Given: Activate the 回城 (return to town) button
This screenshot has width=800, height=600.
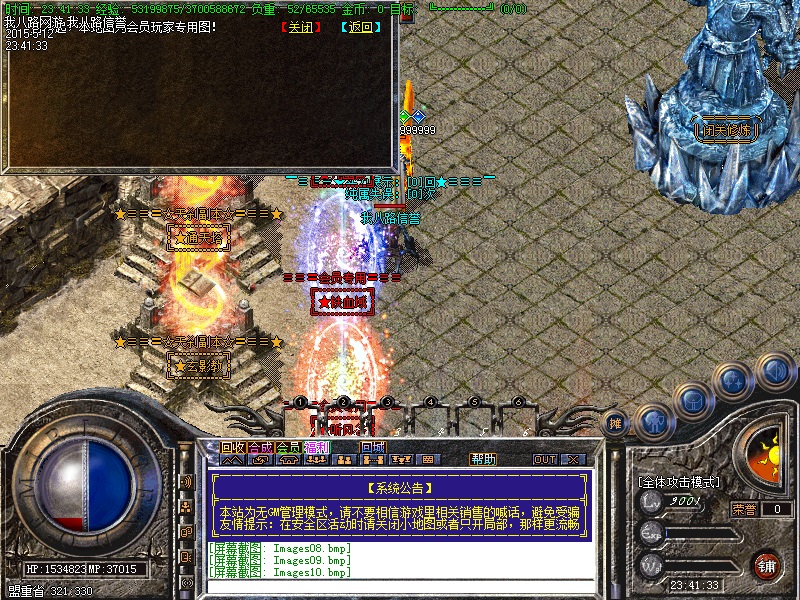Looking at the screenshot, I should (x=373, y=447).
